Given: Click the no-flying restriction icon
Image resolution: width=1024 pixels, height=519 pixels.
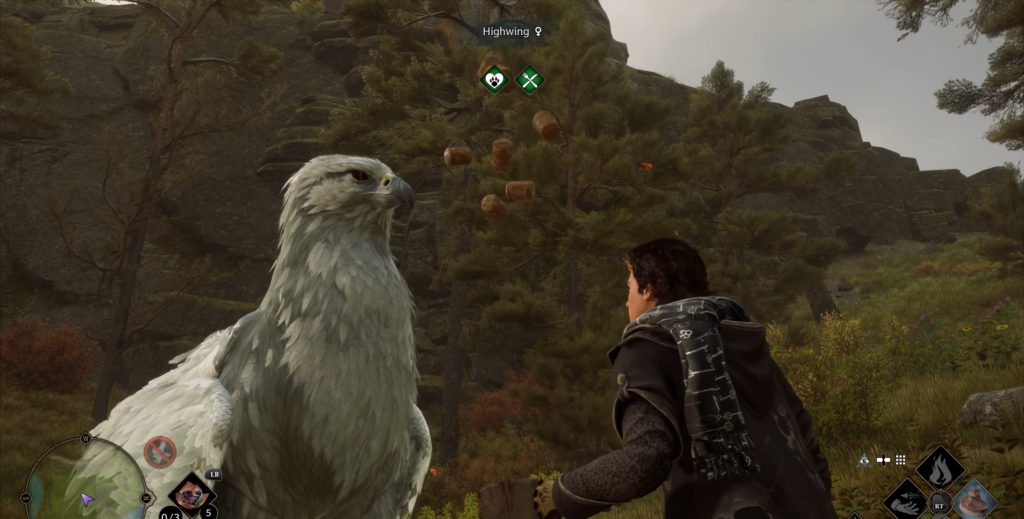Looking at the screenshot, I should pyautogui.click(x=160, y=452).
